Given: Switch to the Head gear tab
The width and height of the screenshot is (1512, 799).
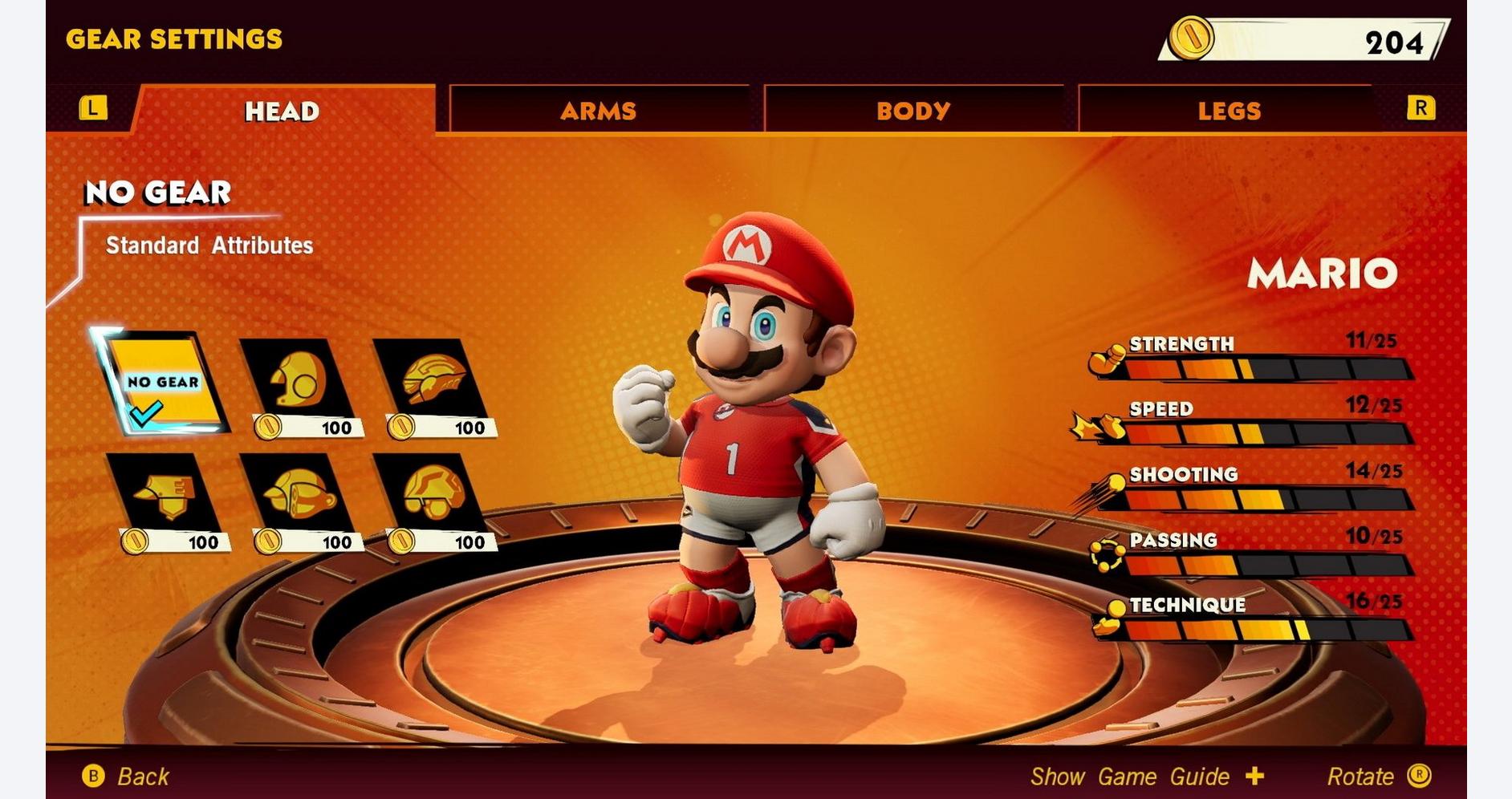Looking at the screenshot, I should [x=282, y=110].
